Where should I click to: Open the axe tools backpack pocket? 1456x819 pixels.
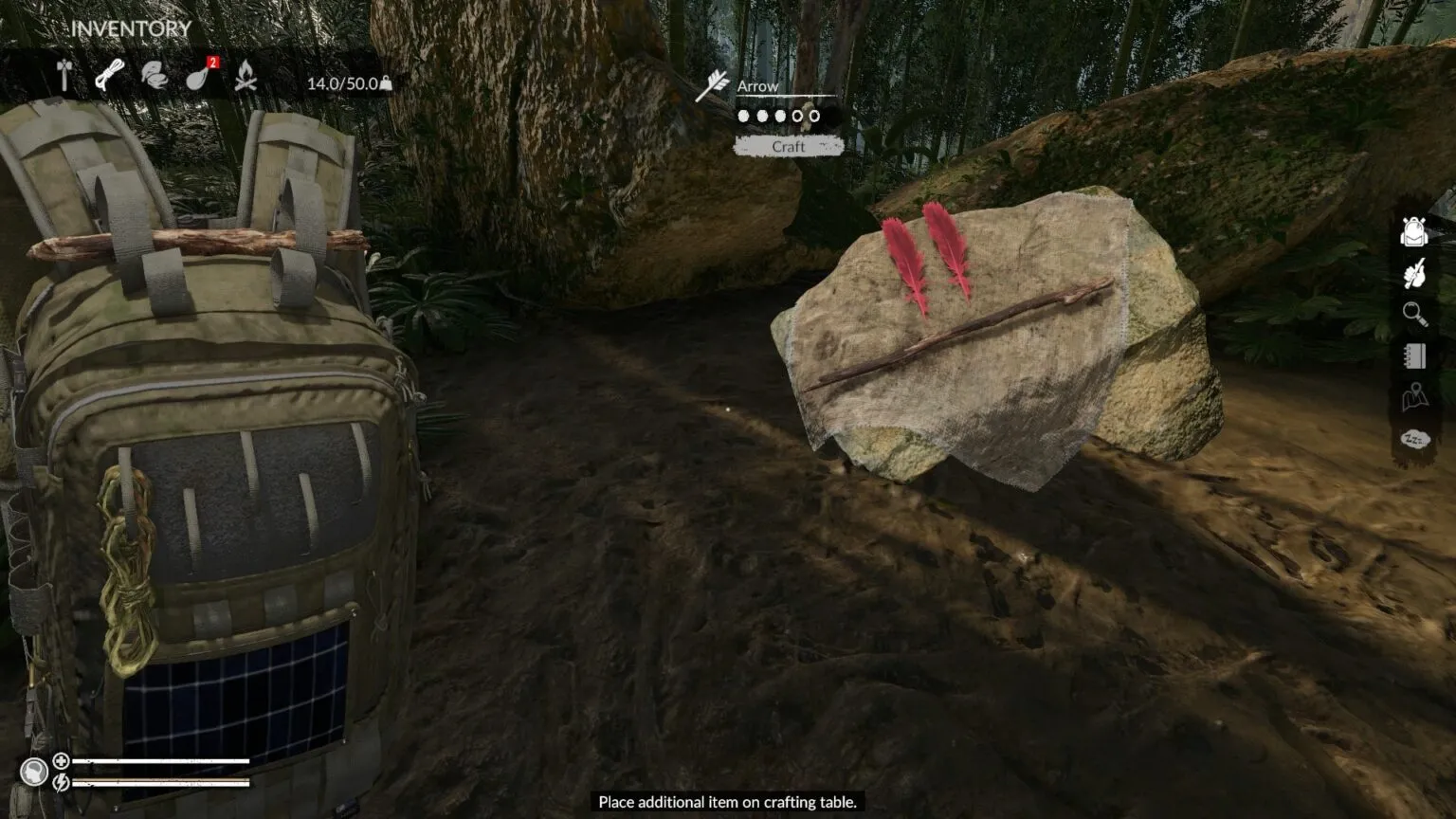(64, 76)
